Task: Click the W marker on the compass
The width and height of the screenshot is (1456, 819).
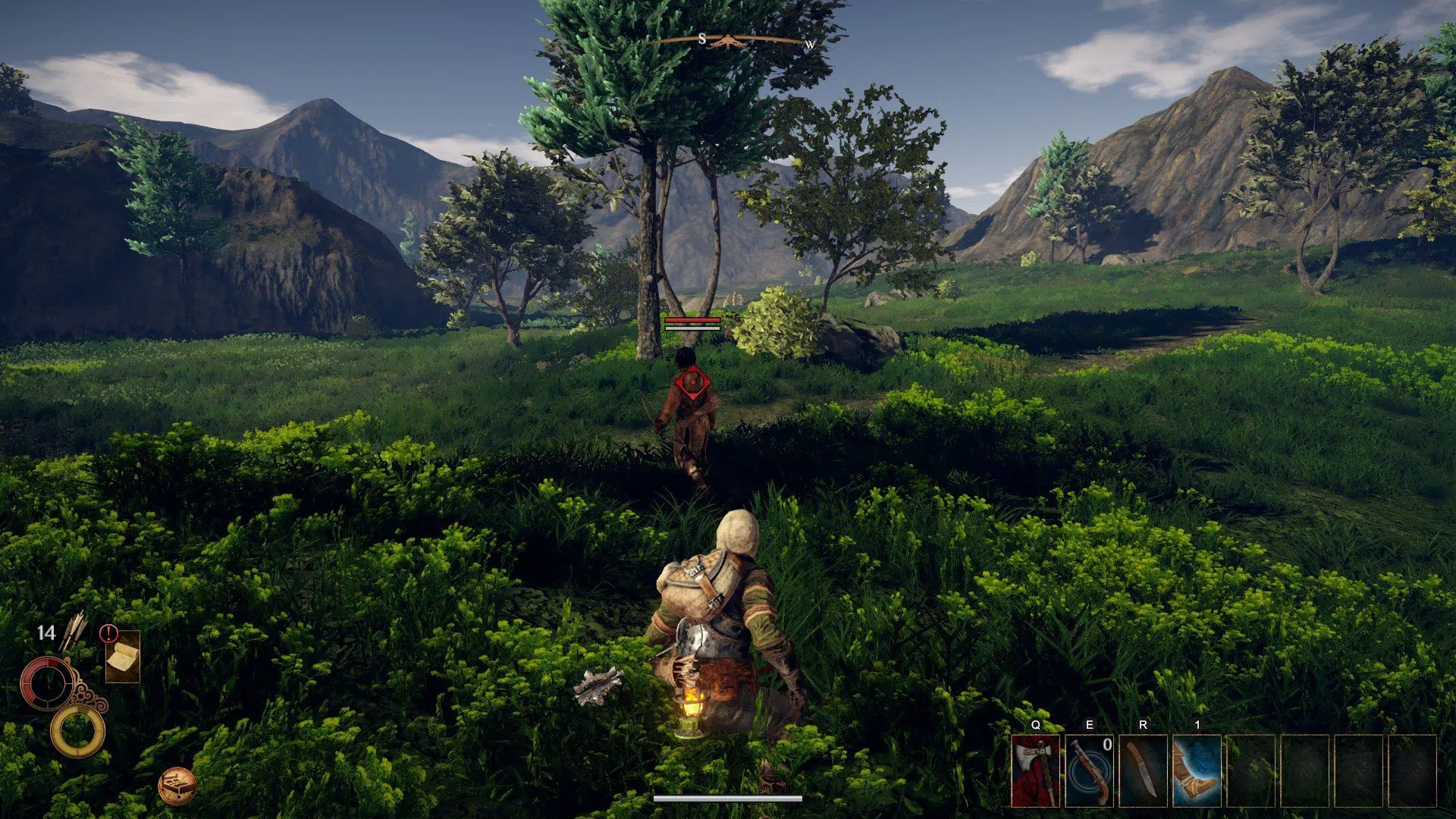Action: (x=809, y=44)
